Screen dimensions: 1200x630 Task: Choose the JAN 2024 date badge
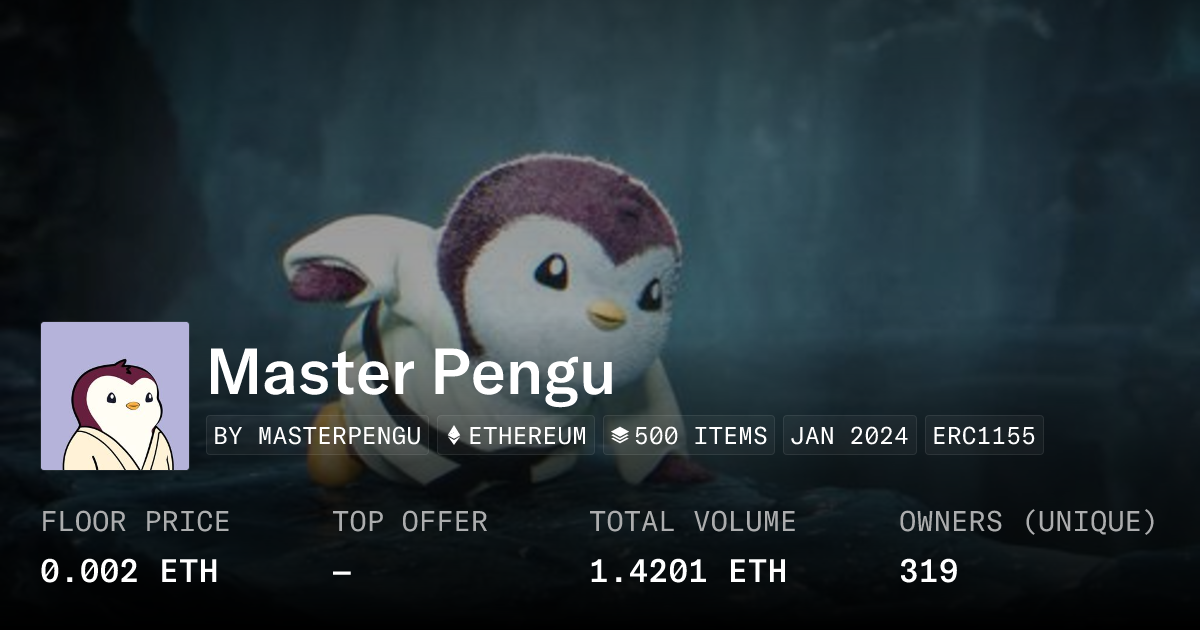tap(849, 436)
